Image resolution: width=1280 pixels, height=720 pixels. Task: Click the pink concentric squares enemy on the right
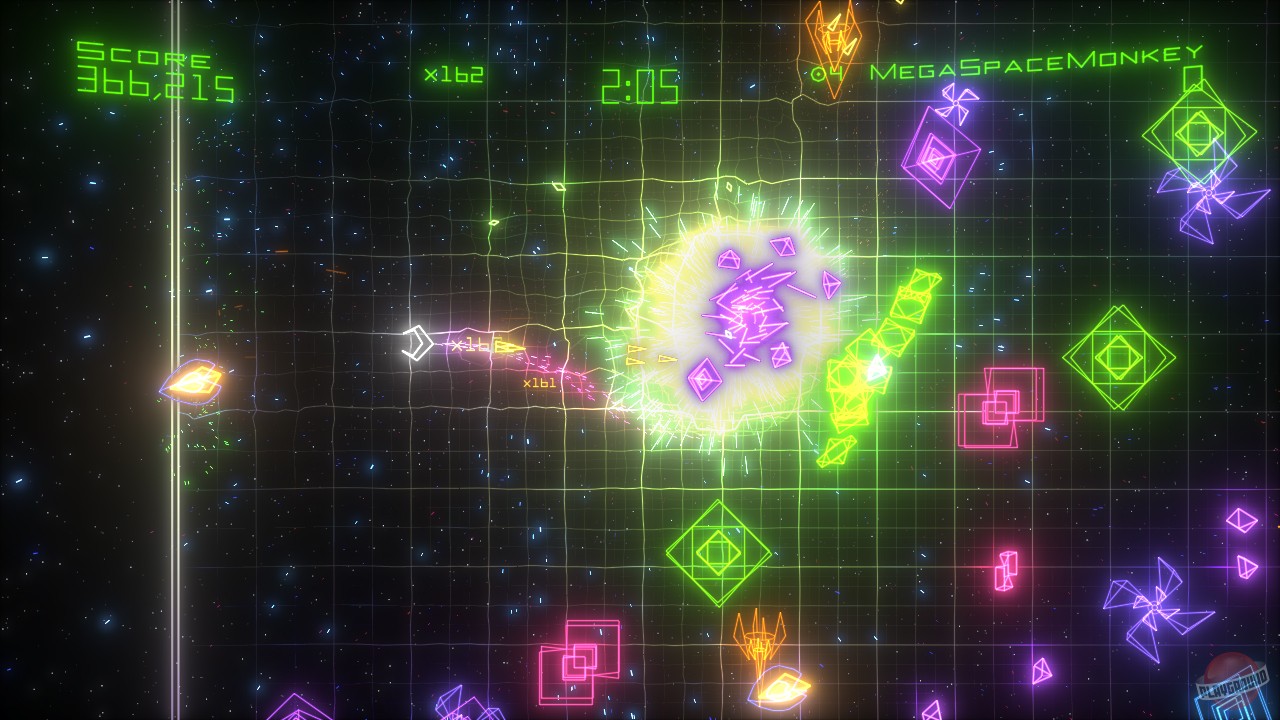pos(1000,410)
